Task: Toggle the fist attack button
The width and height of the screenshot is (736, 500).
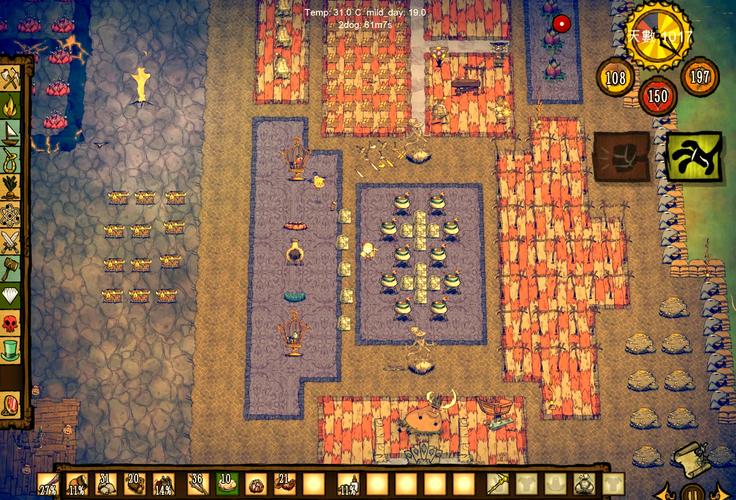Action: click(x=622, y=157)
